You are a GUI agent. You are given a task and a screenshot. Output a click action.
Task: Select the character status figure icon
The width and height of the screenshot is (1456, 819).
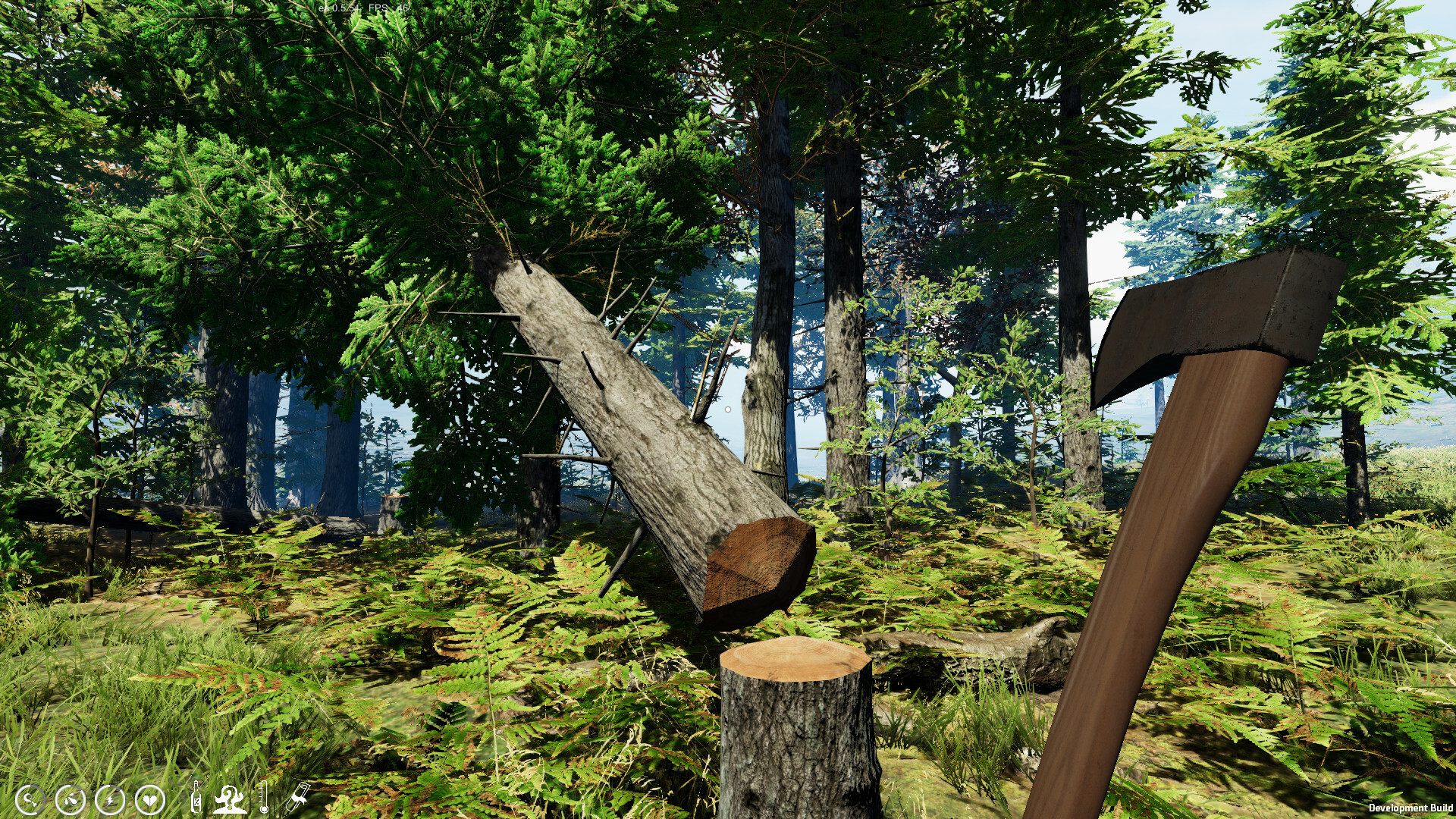[x=230, y=798]
